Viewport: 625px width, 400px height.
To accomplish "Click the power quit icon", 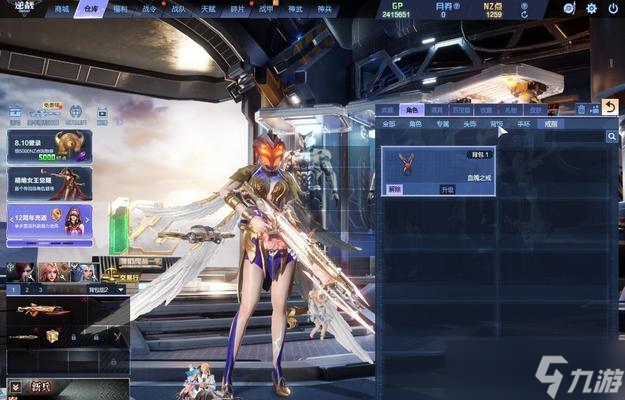I will click(612, 8).
